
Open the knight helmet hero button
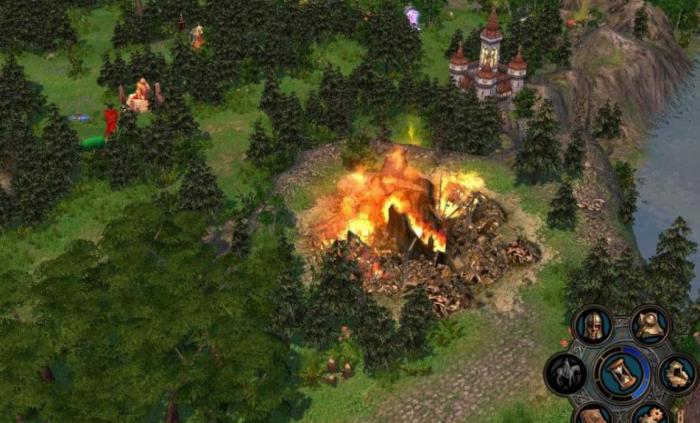(x=592, y=325)
